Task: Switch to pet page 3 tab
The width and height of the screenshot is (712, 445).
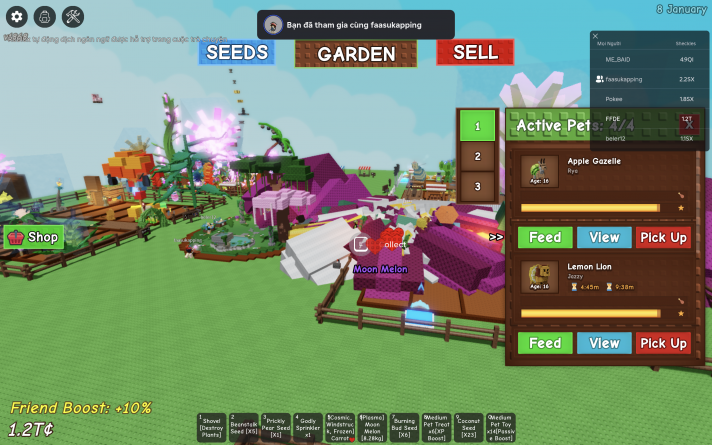Action: coord(477,185)
